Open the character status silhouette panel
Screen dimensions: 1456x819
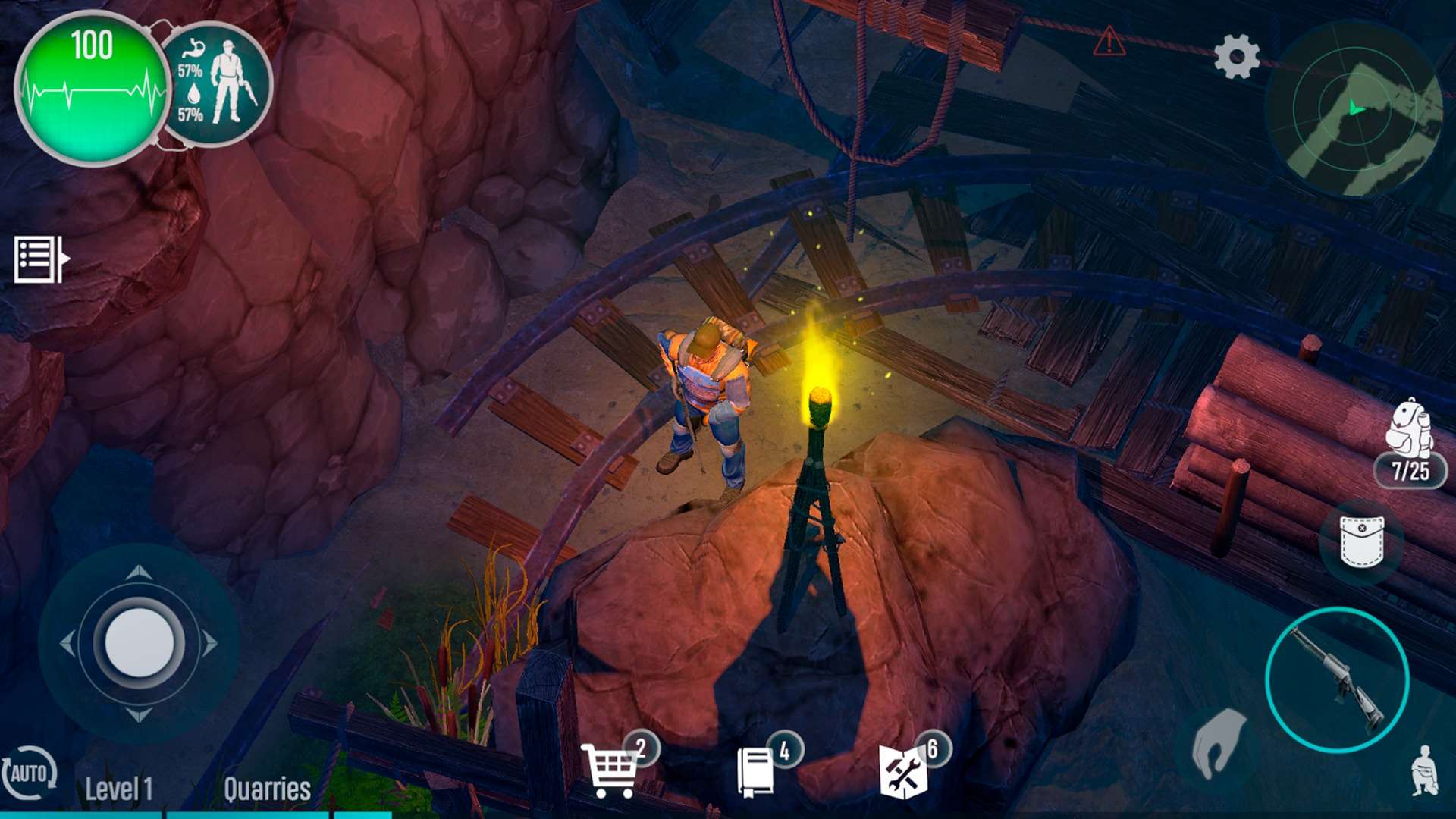tap(218, 83)
